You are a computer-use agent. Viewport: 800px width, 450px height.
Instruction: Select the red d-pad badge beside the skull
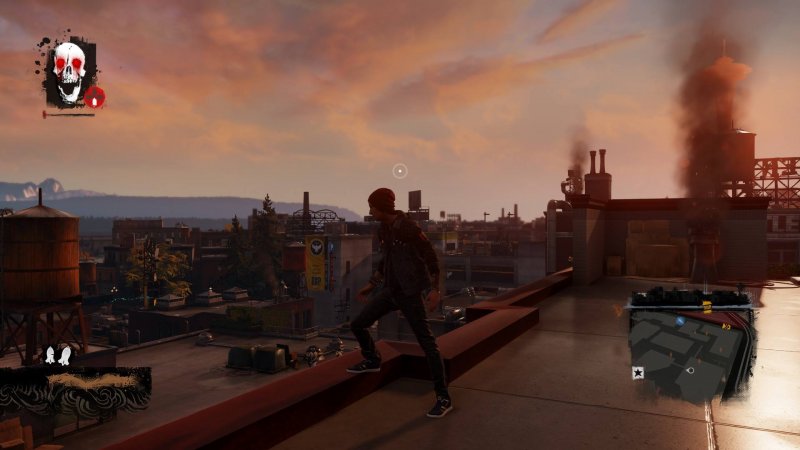(x=95, y=97)
